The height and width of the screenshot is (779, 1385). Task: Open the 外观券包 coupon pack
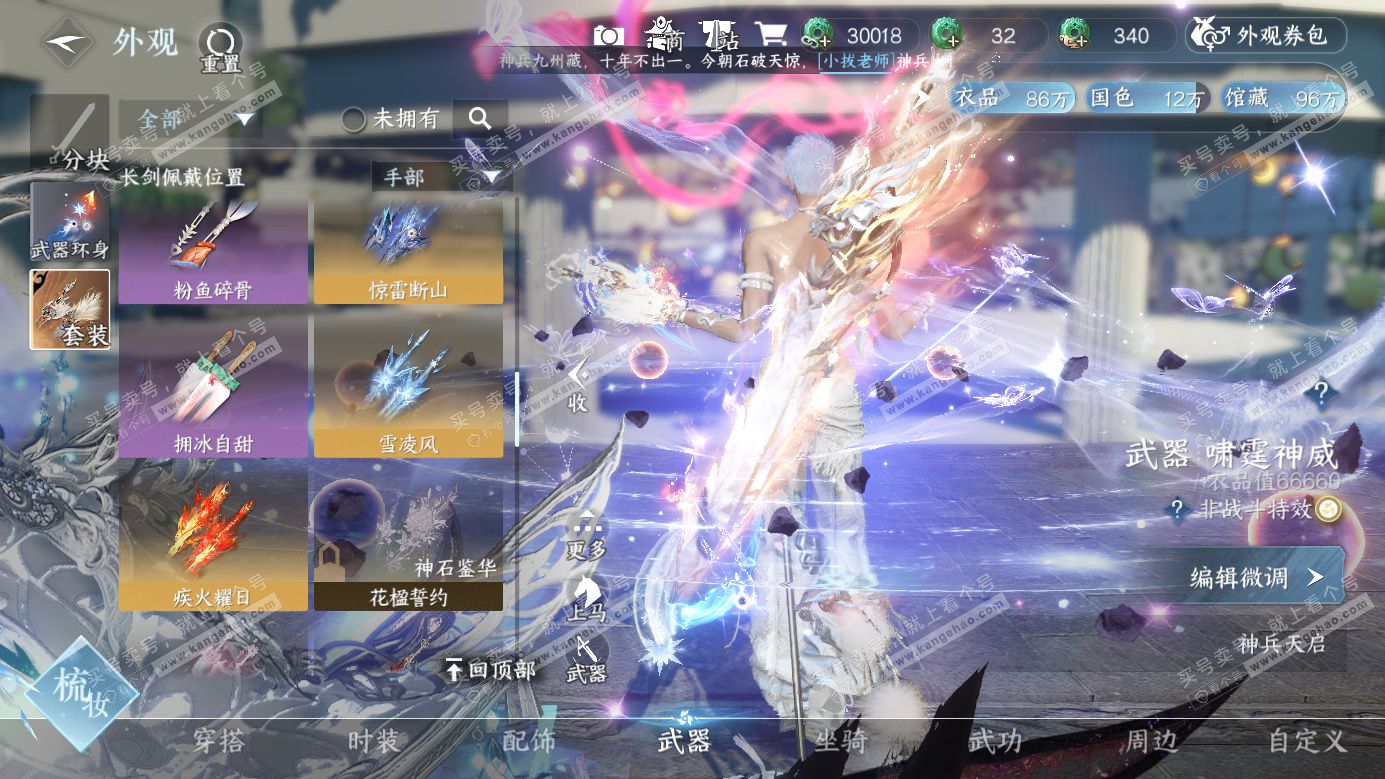pyautogui.click(x=1266, y=36)
